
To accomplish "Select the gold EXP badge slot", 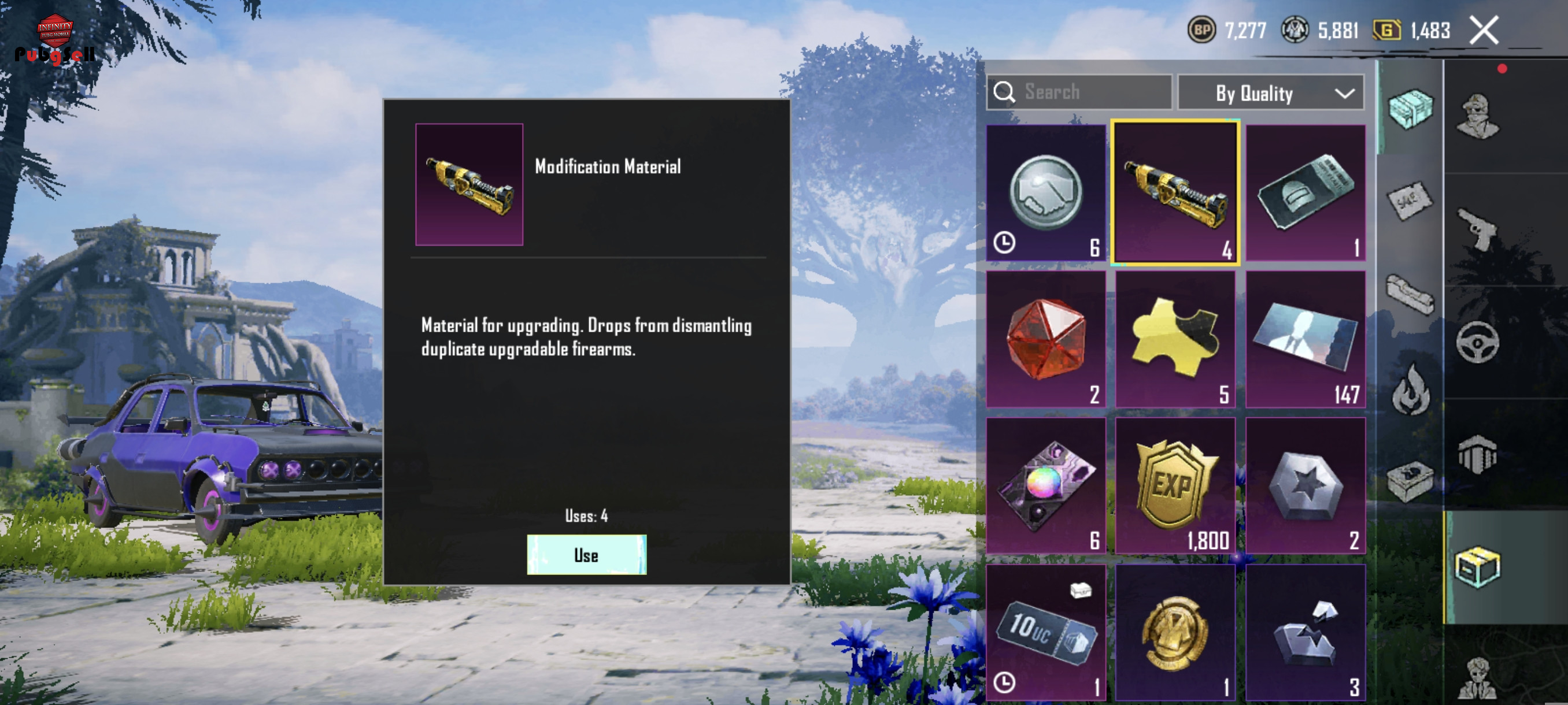I will pos(1175,485).
